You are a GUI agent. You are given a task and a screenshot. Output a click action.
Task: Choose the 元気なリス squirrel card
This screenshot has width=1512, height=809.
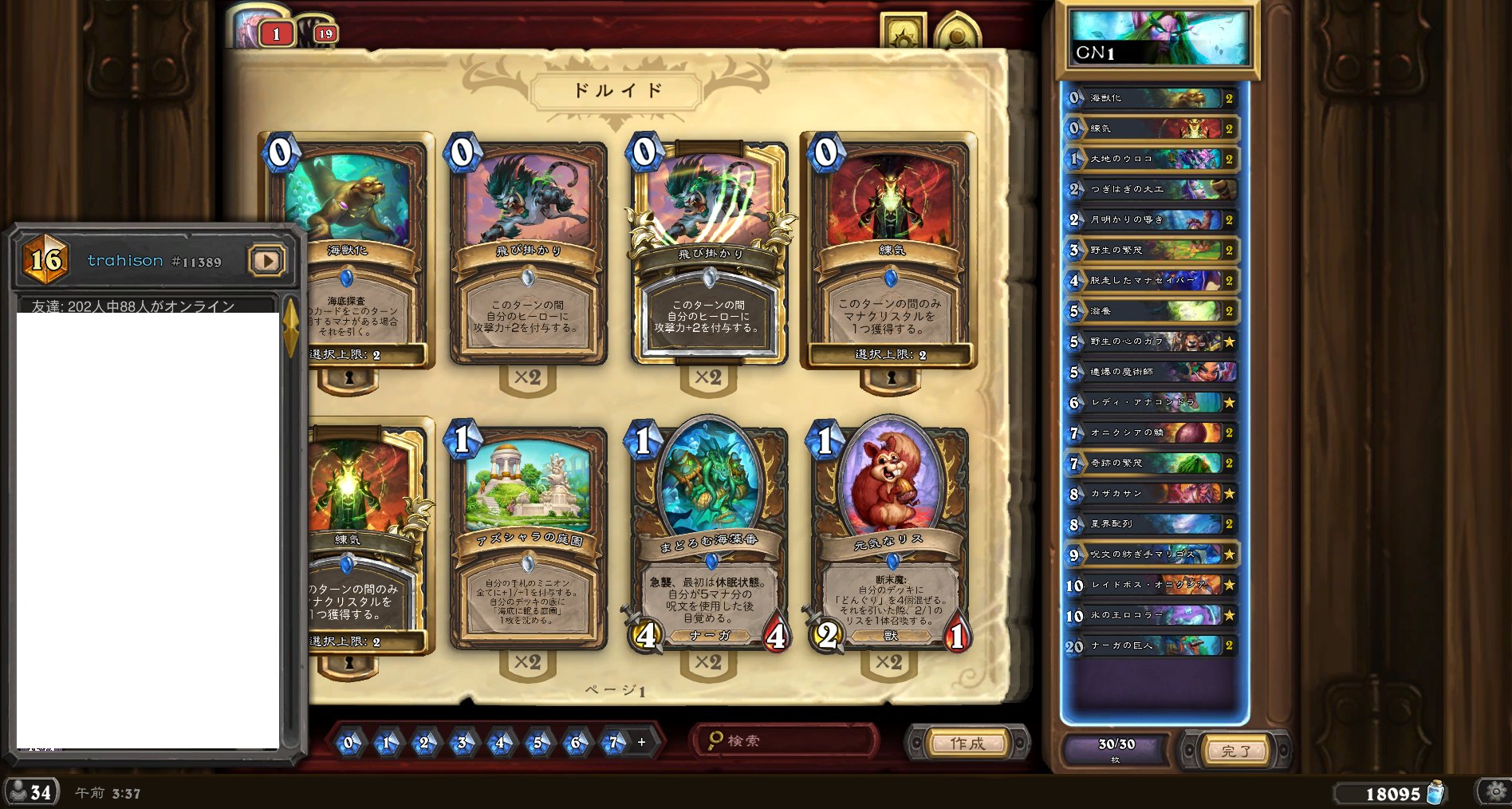pyautogui.click(x=890, y=535)
